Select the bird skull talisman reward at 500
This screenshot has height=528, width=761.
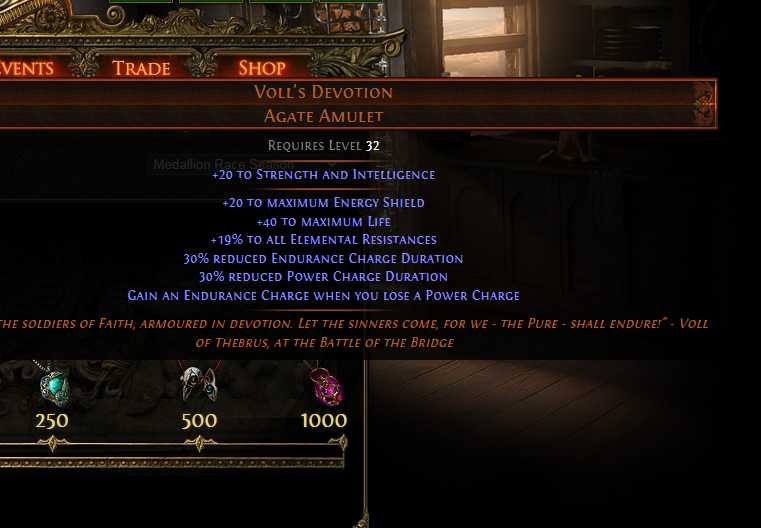pyautogui.click(x=198, y=384)
